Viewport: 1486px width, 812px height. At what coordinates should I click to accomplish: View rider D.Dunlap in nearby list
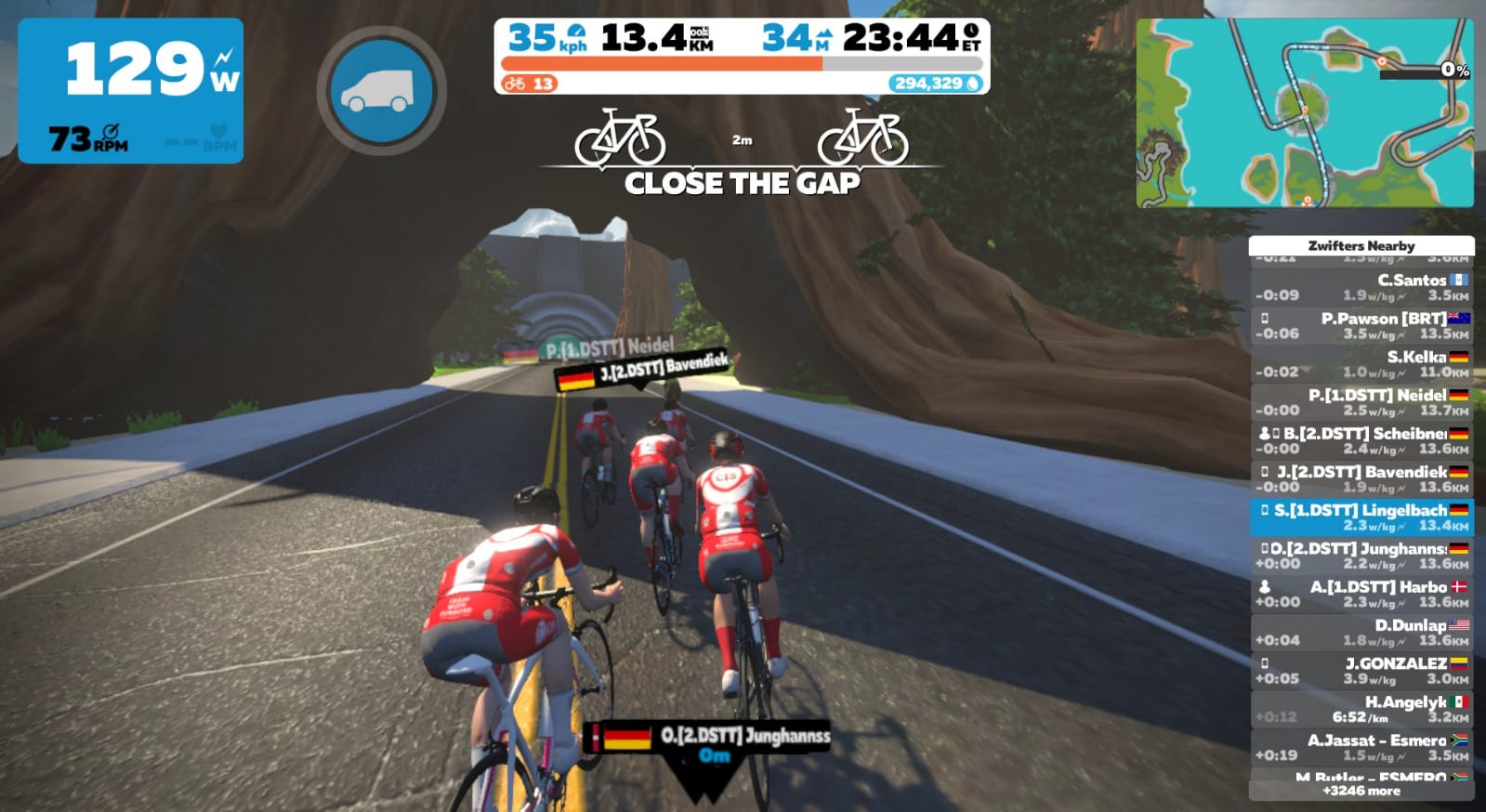point(1361,632)
